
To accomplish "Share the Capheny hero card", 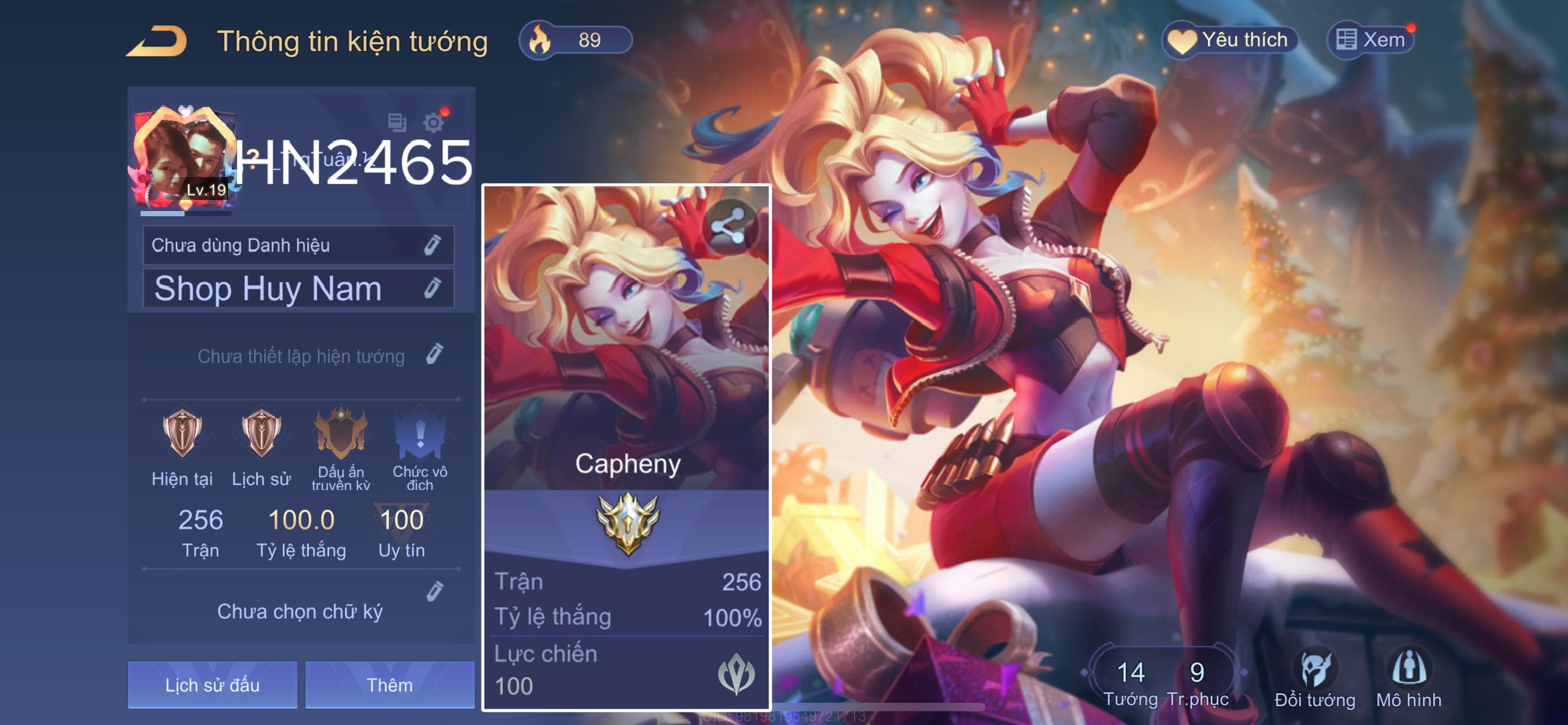I will [729, 226].
